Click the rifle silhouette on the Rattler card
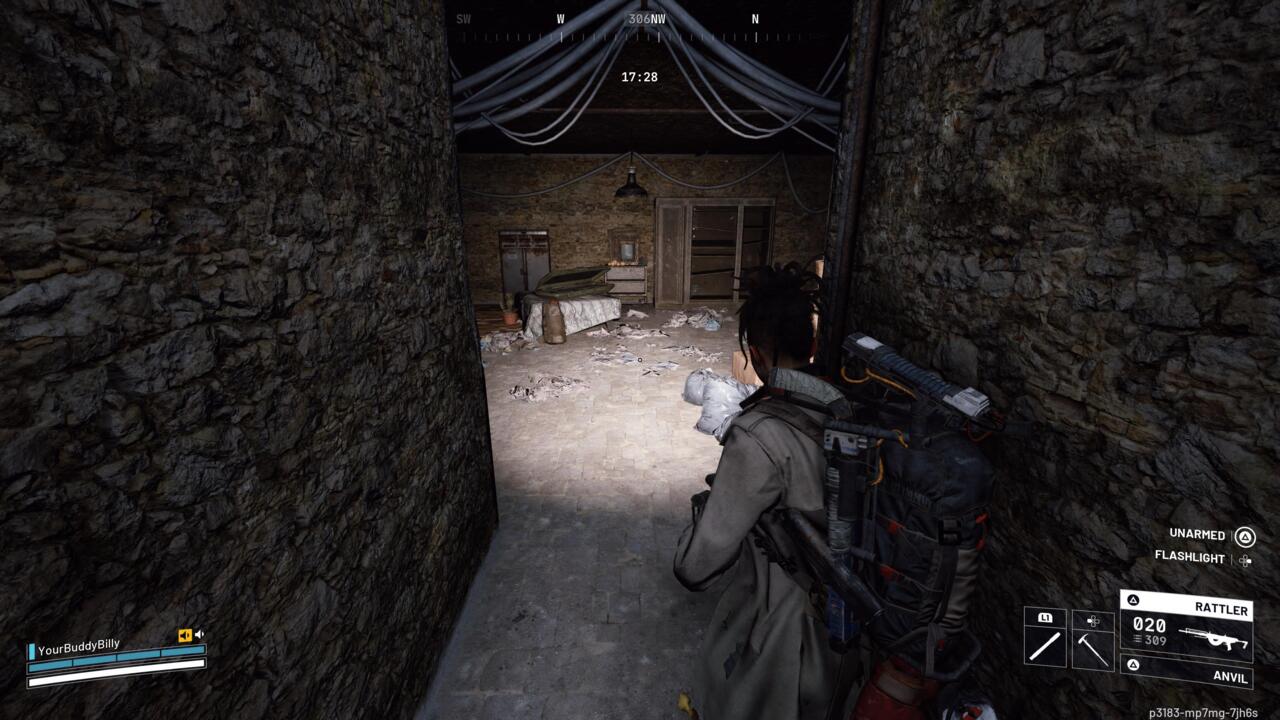The image size is (1280, 720). pyautogui.click(x=1214, y=639)
